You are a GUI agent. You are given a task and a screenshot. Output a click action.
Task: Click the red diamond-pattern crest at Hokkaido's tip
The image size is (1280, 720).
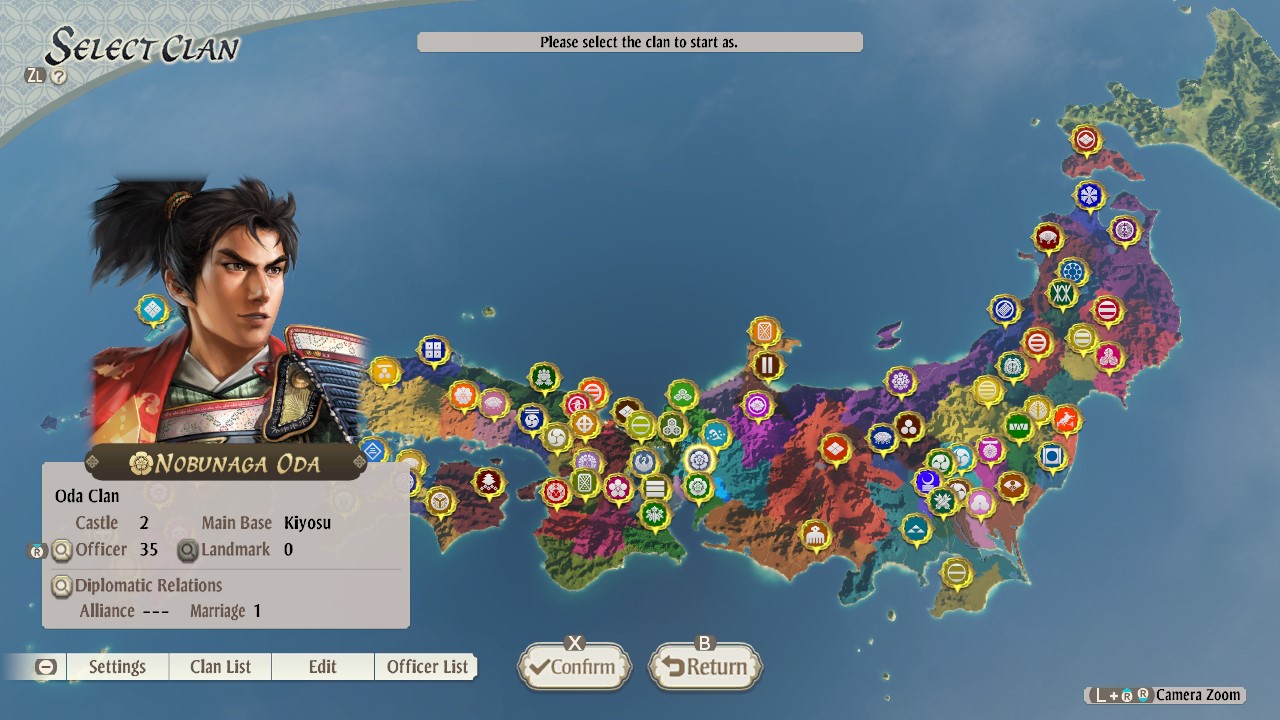pos(1087,139)
